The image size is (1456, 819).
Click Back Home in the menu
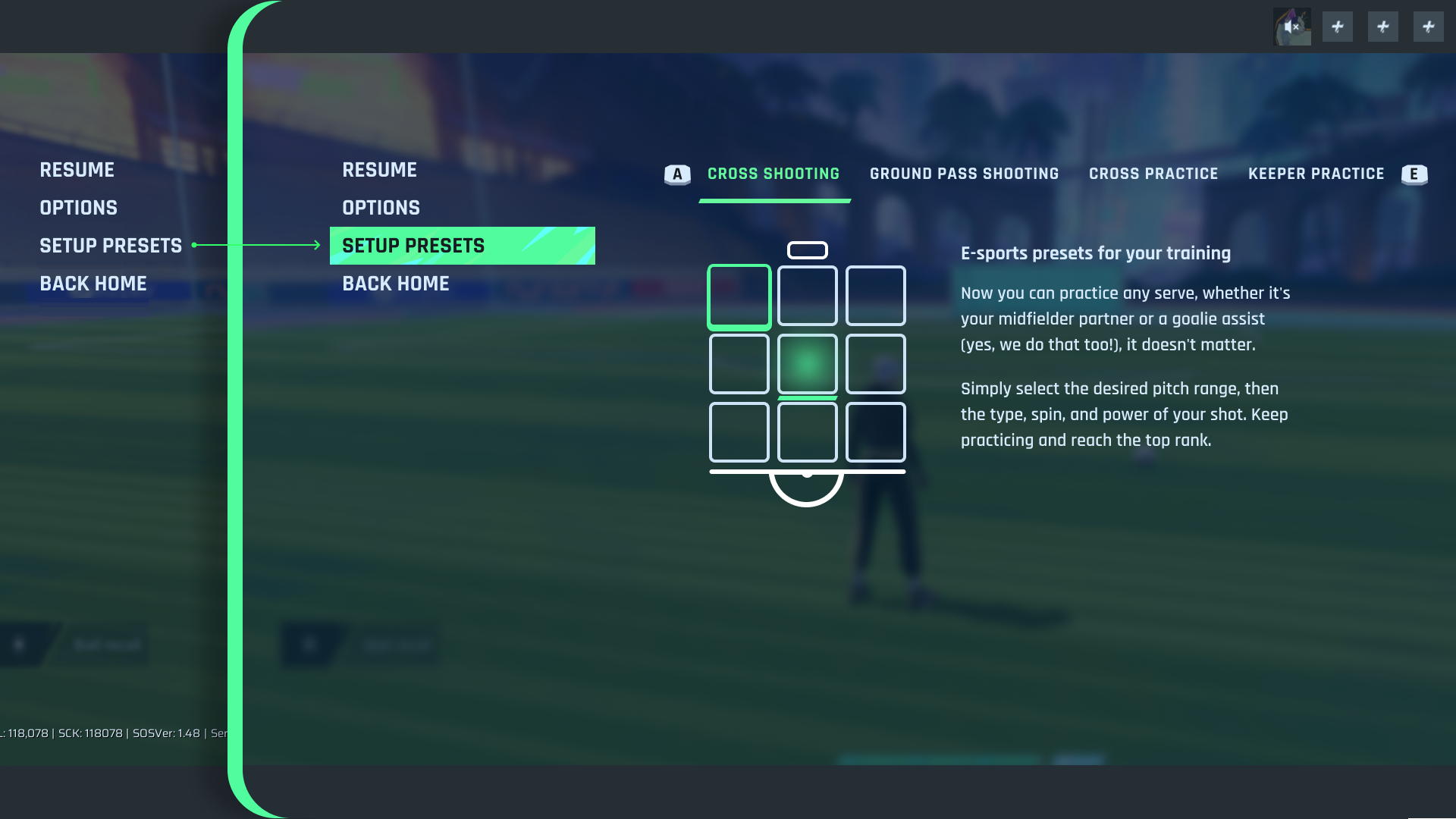coord(395,283)
